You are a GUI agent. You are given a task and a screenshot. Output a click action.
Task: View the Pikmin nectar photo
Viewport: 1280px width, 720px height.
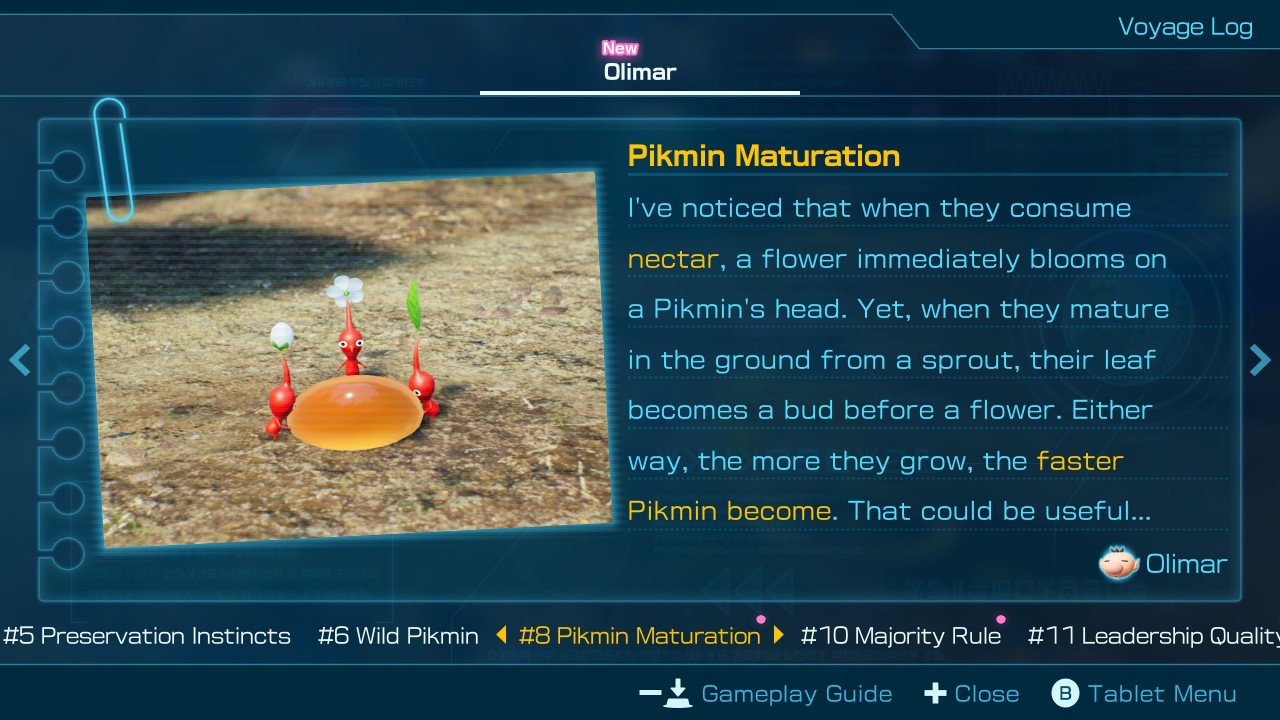pos(349,360)
